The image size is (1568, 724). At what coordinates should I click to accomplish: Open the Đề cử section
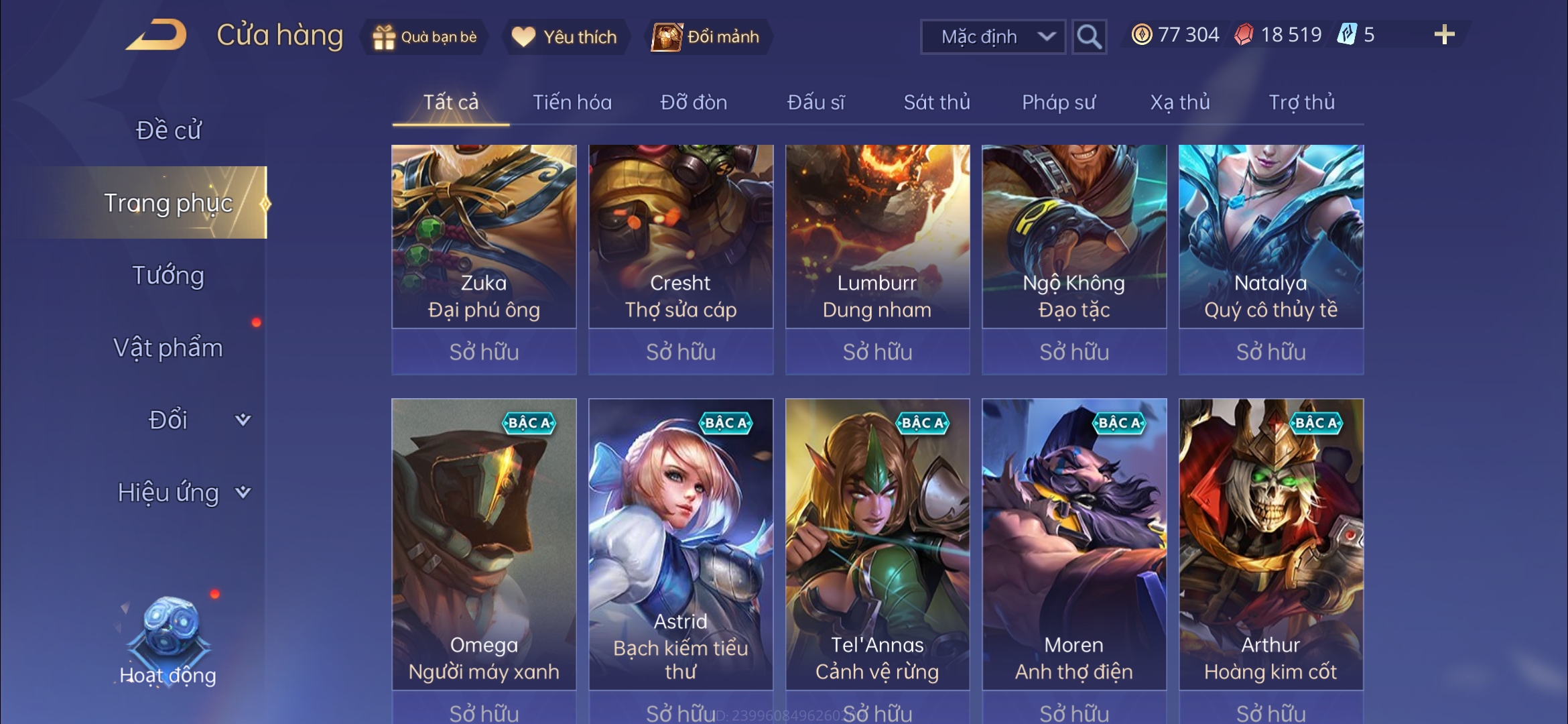pos(168,130)
